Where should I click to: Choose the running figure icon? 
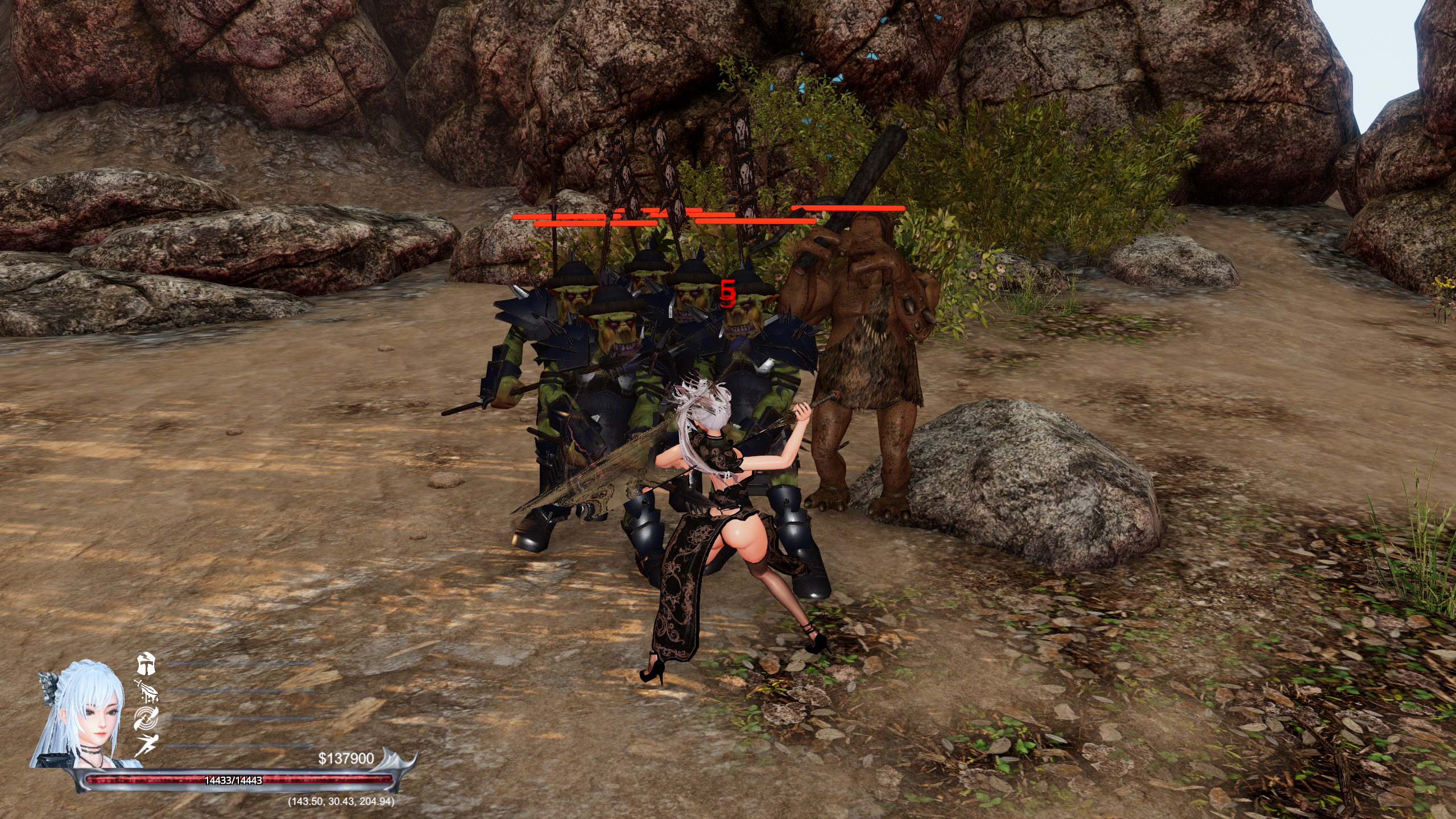pyautogui.click(x=146, y=745)
